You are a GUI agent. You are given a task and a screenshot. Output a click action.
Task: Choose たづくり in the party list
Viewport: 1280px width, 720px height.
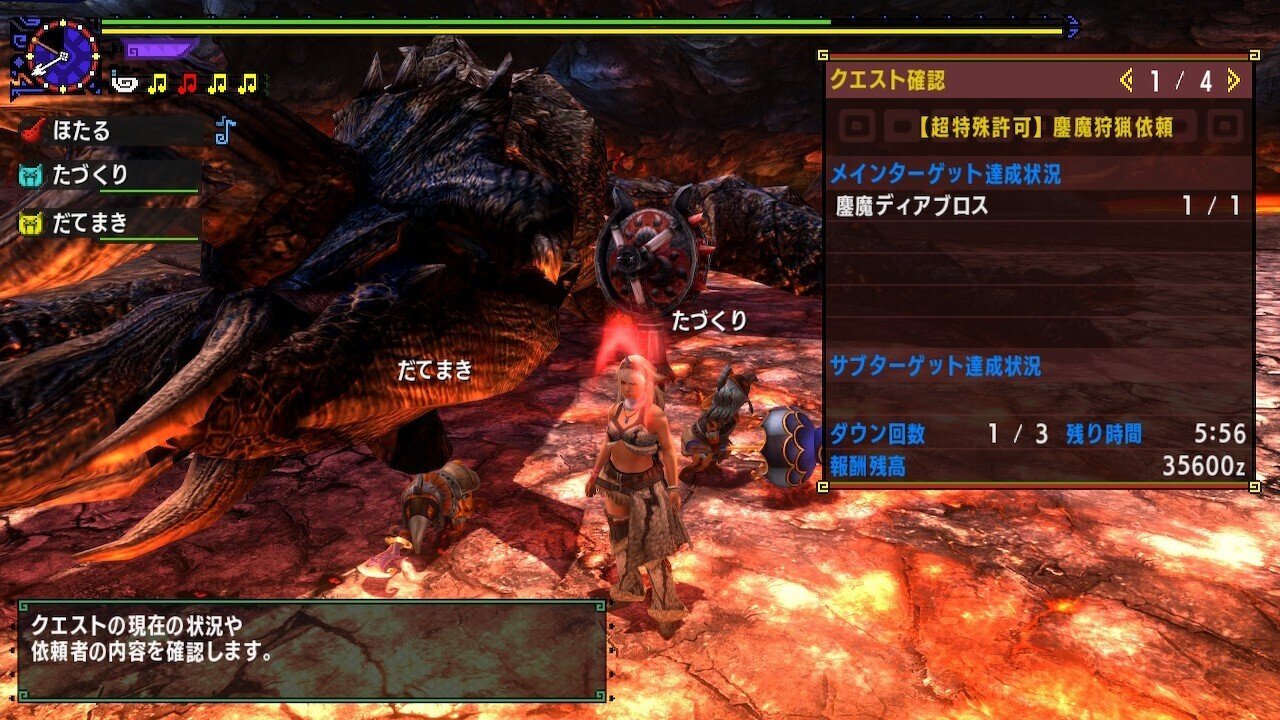90,175
